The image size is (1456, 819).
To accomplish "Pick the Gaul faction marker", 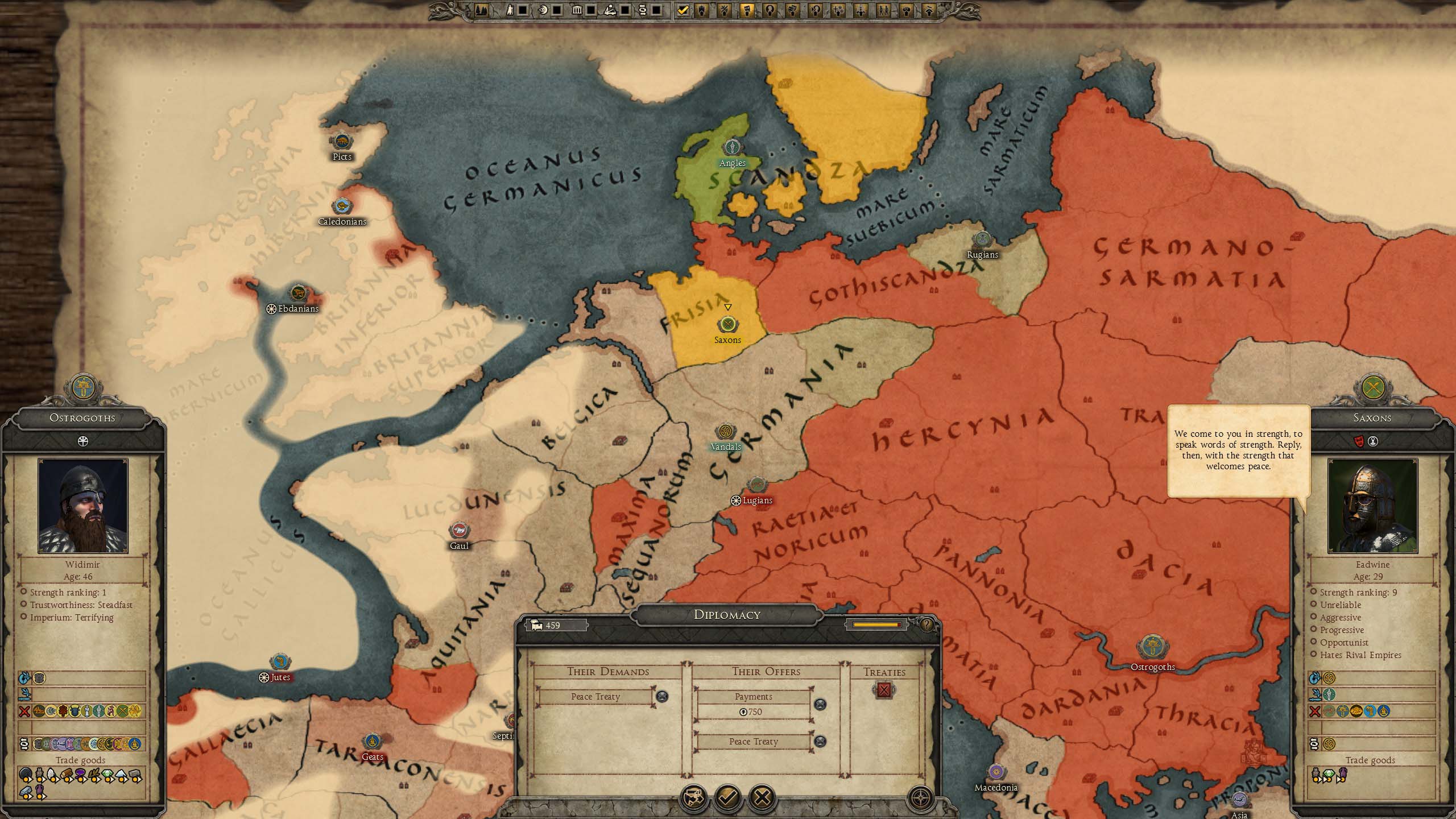I will click(459, 531).
